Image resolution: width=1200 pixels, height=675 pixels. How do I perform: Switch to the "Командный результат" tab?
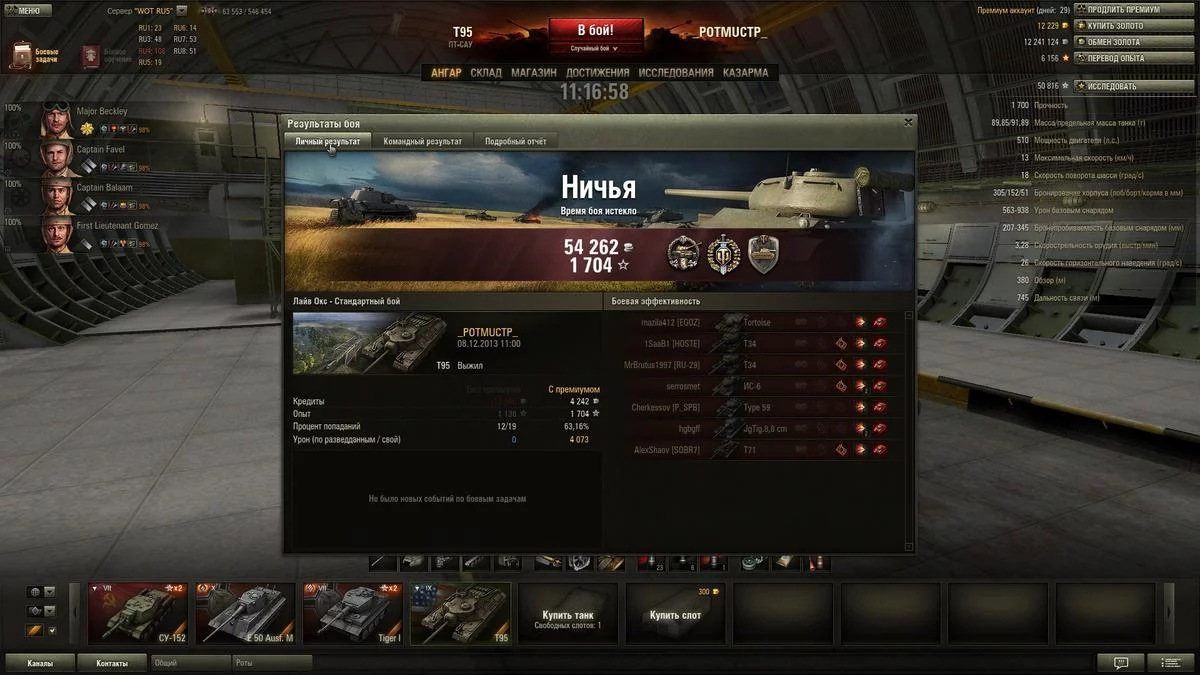point(422,142)
